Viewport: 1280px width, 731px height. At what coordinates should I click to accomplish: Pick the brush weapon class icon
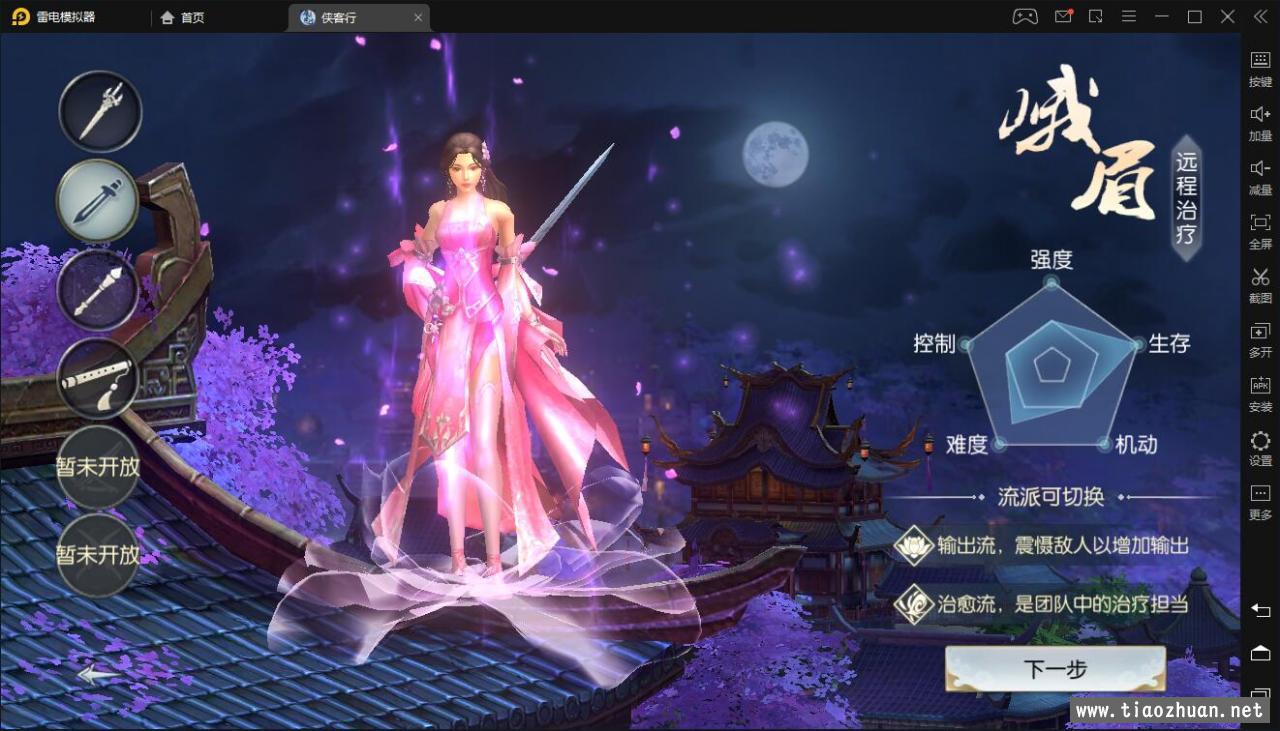coord(98,289)
